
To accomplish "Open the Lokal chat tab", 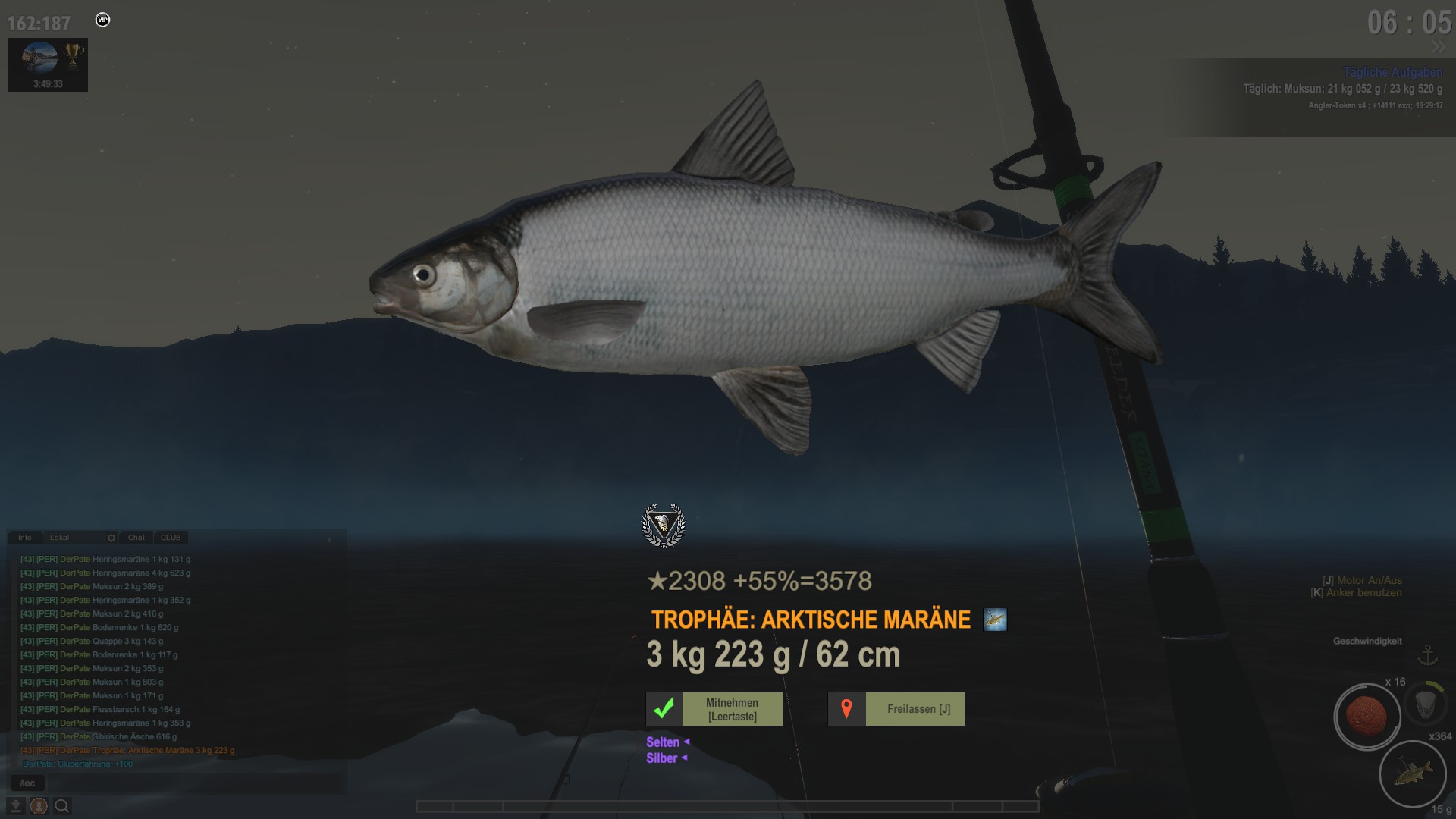I will pyautogui.click(x=59, y=538).
